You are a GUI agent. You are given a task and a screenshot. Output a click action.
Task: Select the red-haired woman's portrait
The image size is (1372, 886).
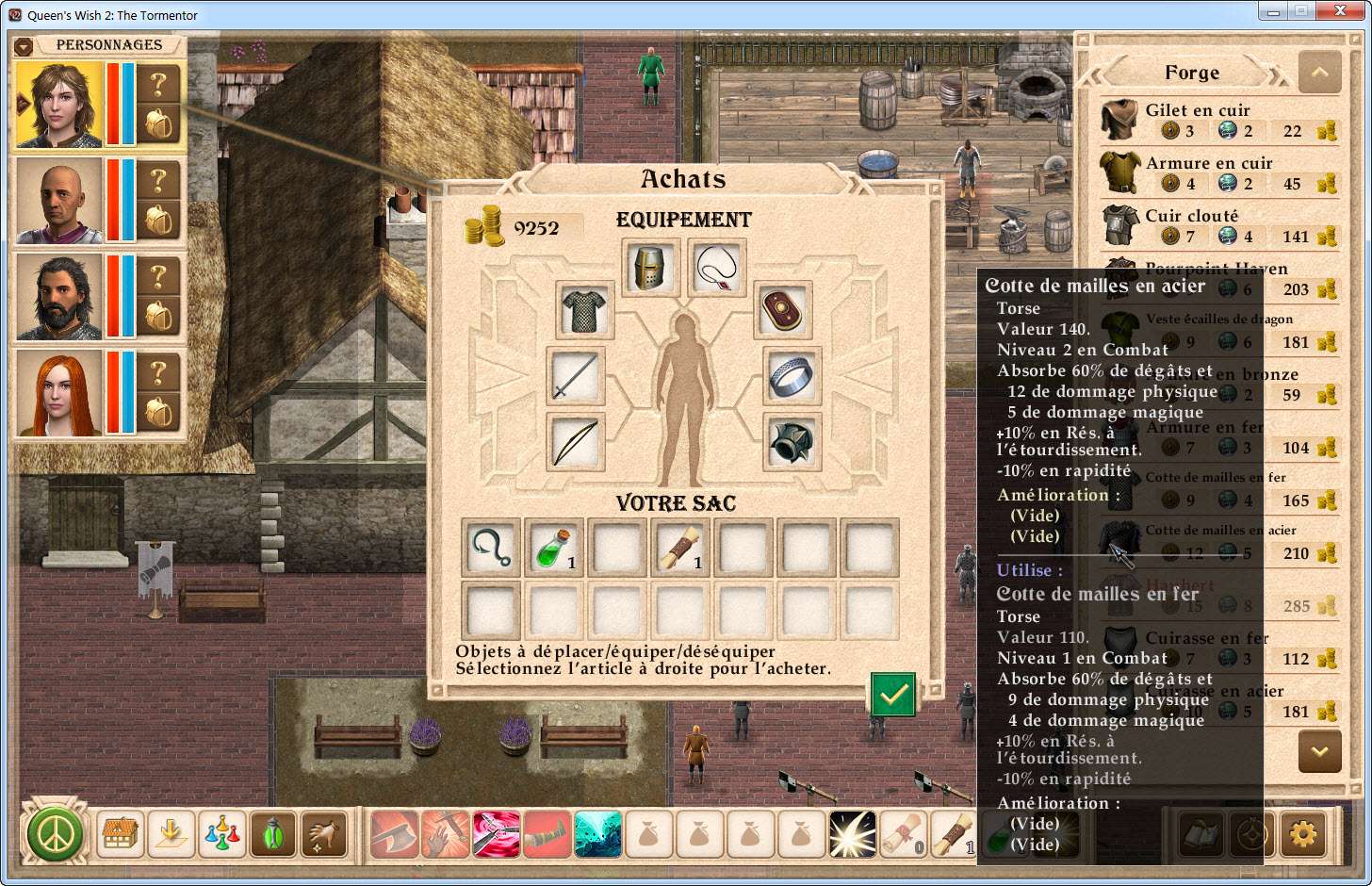tap(58, 393)
